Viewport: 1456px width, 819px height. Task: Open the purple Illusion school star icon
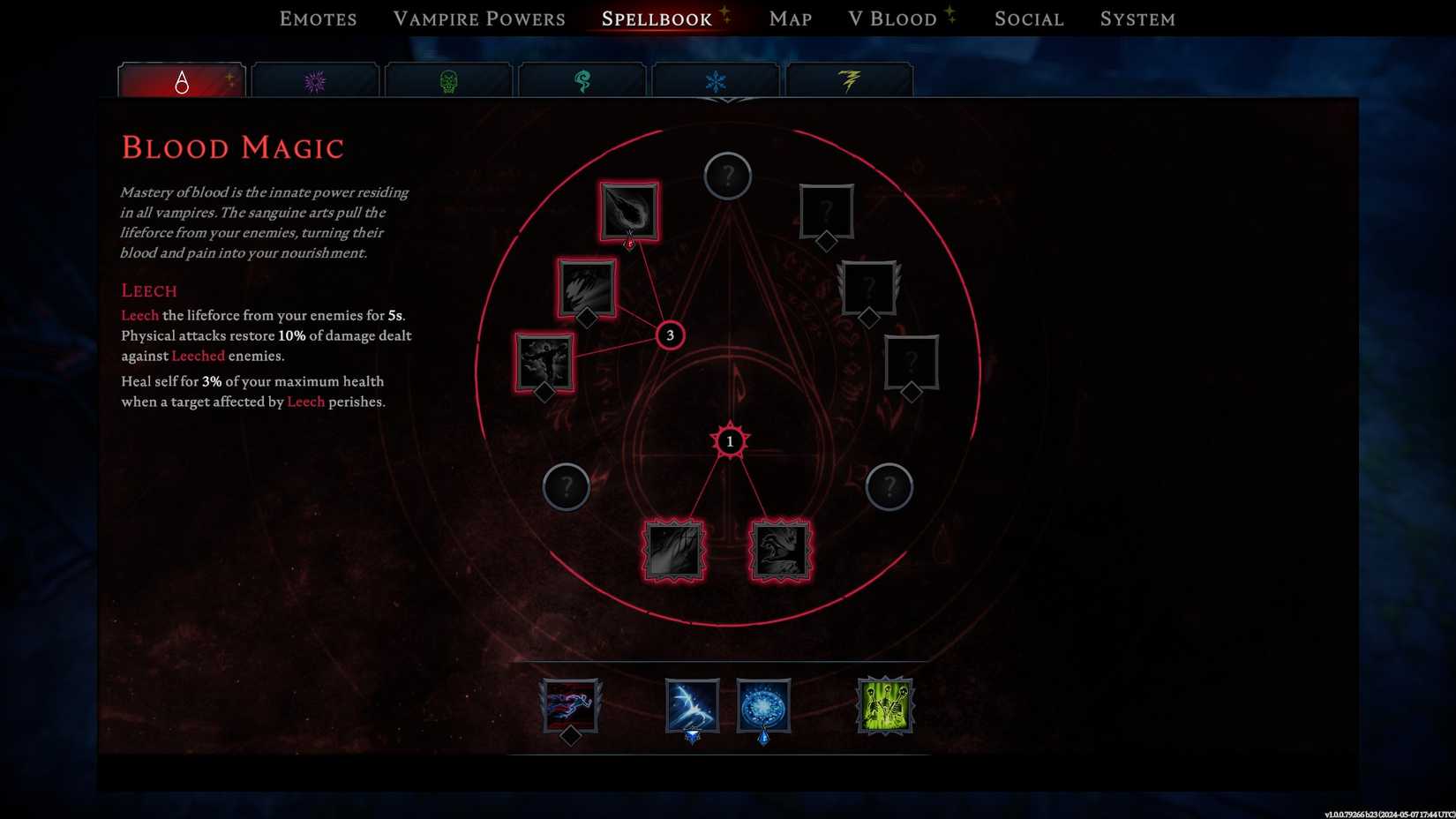click(x=315, y=79)
